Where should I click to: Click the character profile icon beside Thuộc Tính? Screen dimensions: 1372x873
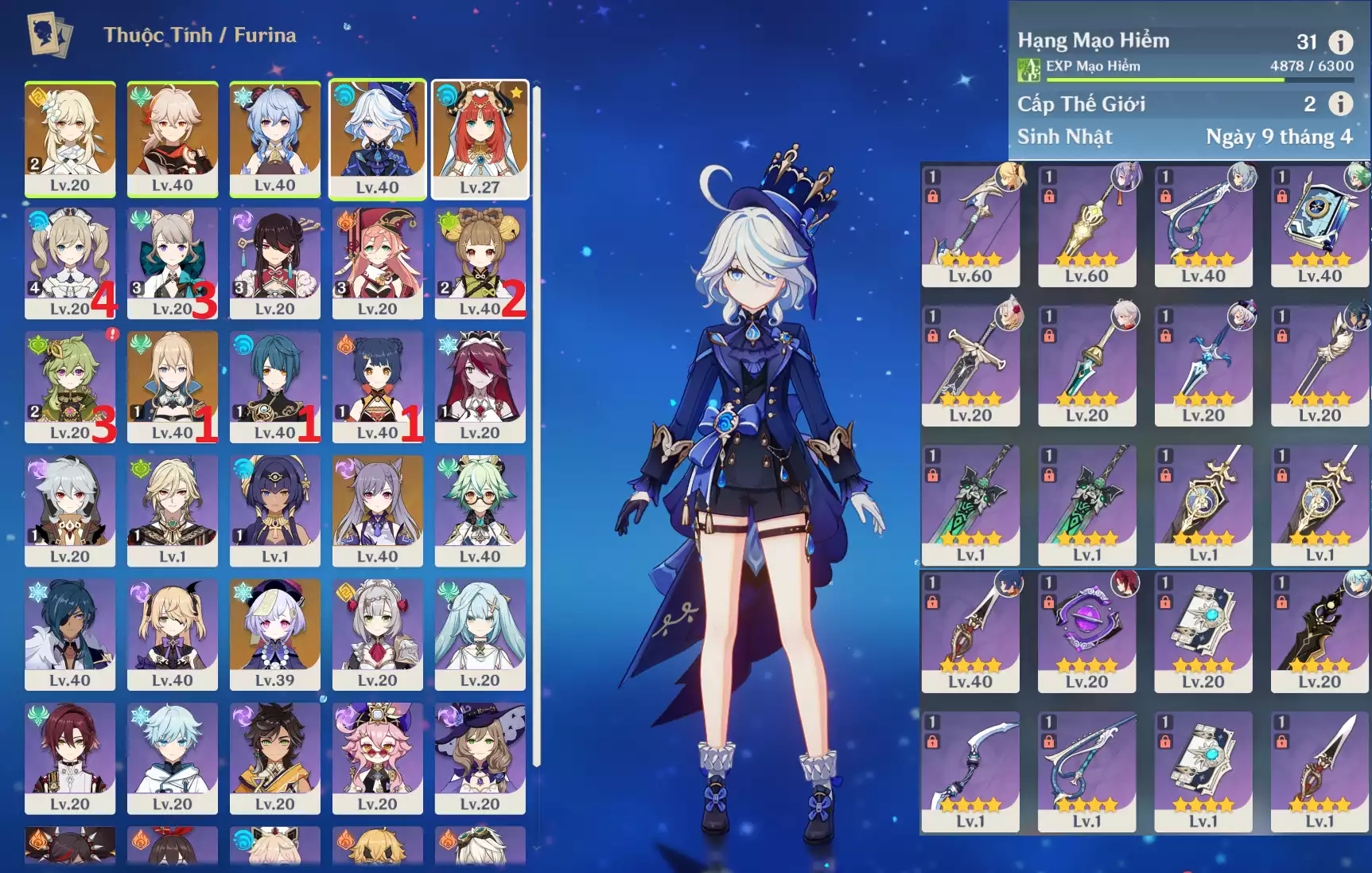click(x=49, y=34)
